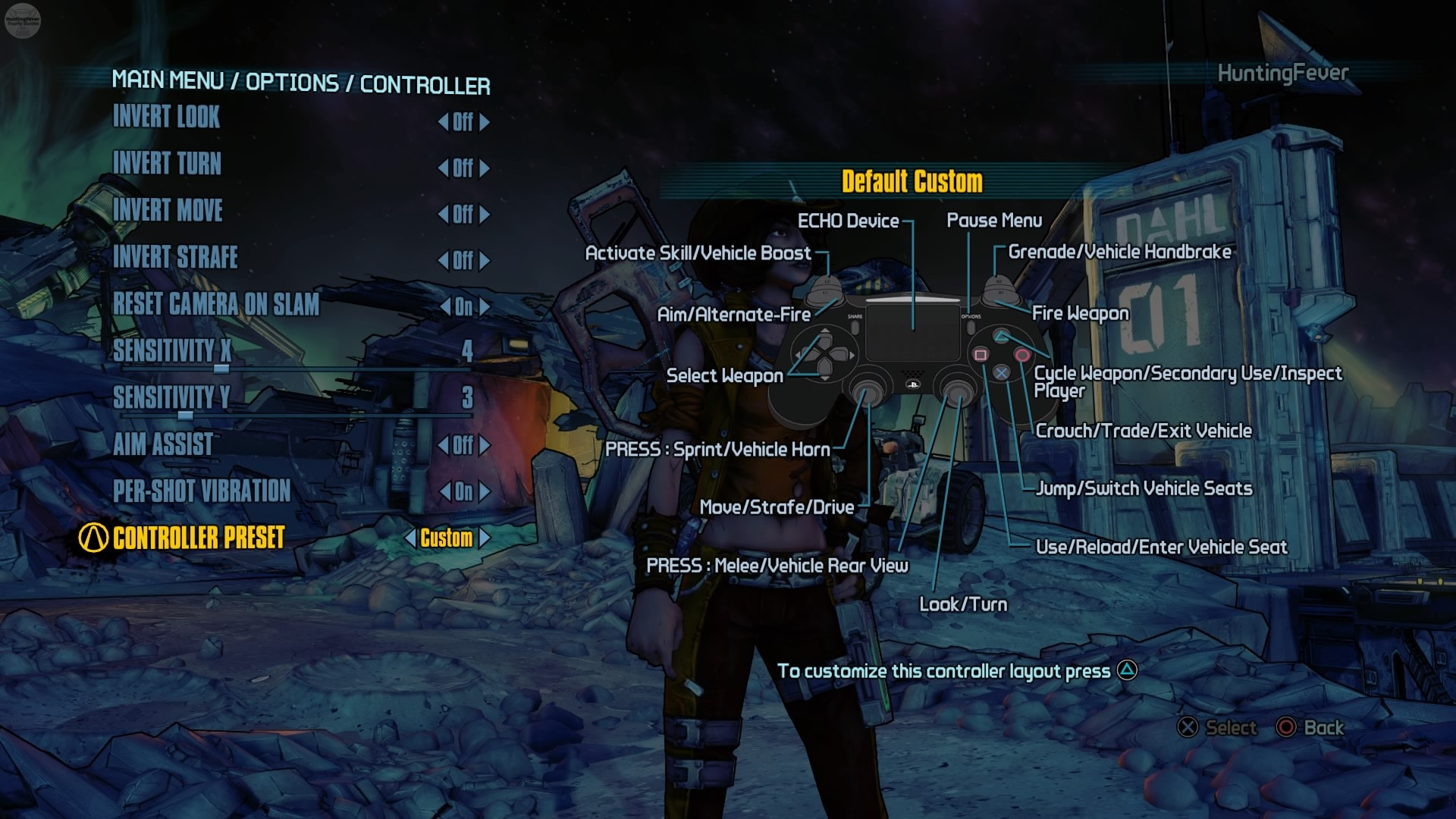Click the left arrow for Per-Shot Vibration
Image resolution: width=1456 pixels, height=819 pixels.
click(x=445, y=492)
